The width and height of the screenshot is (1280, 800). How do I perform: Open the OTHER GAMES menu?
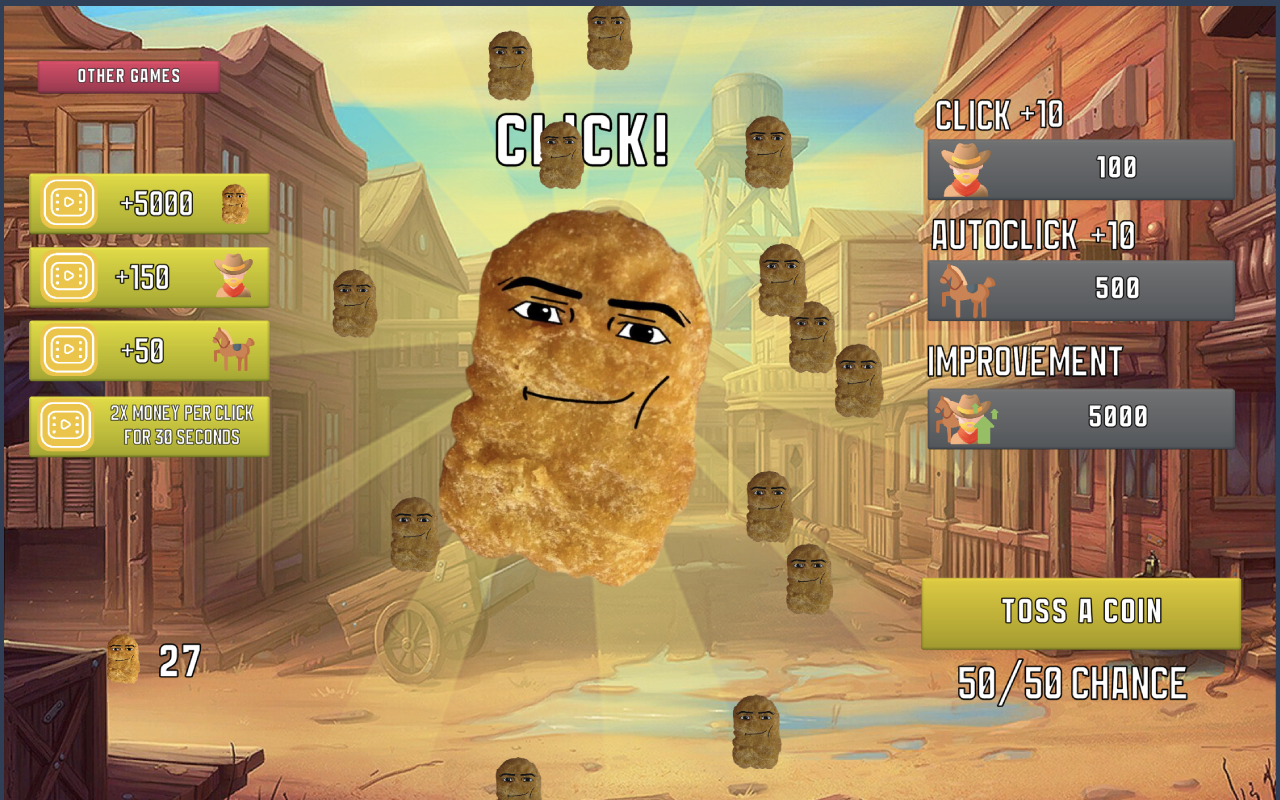(129, 75)
